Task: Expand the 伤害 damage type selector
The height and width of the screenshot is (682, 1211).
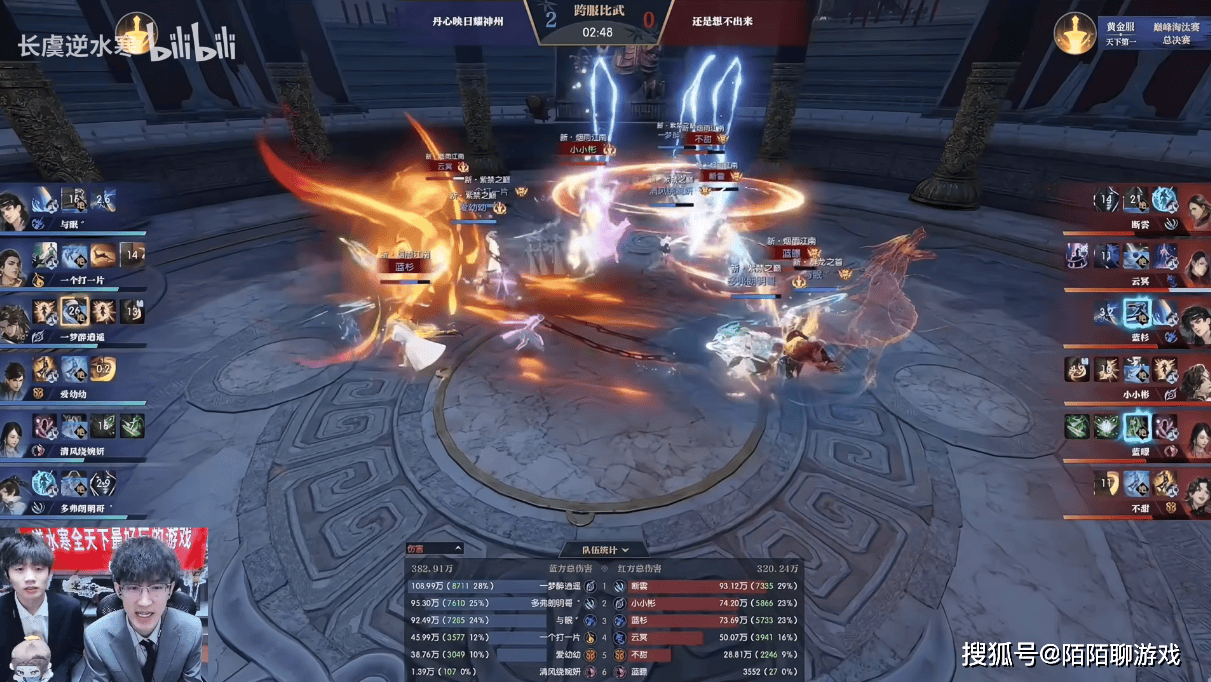Action: tap(434, 548)
